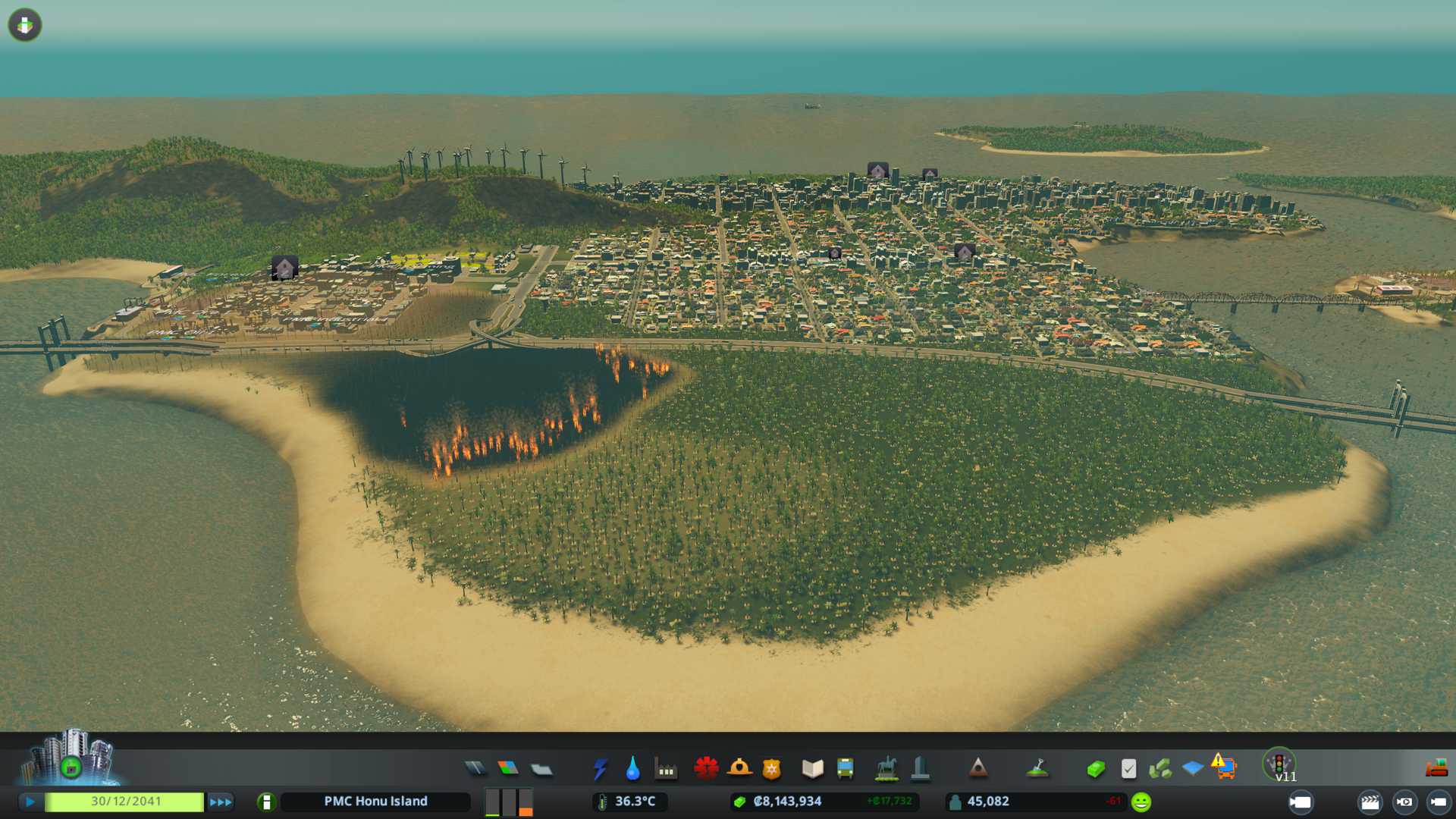Open the Parks statue menu

click(886, 769)
